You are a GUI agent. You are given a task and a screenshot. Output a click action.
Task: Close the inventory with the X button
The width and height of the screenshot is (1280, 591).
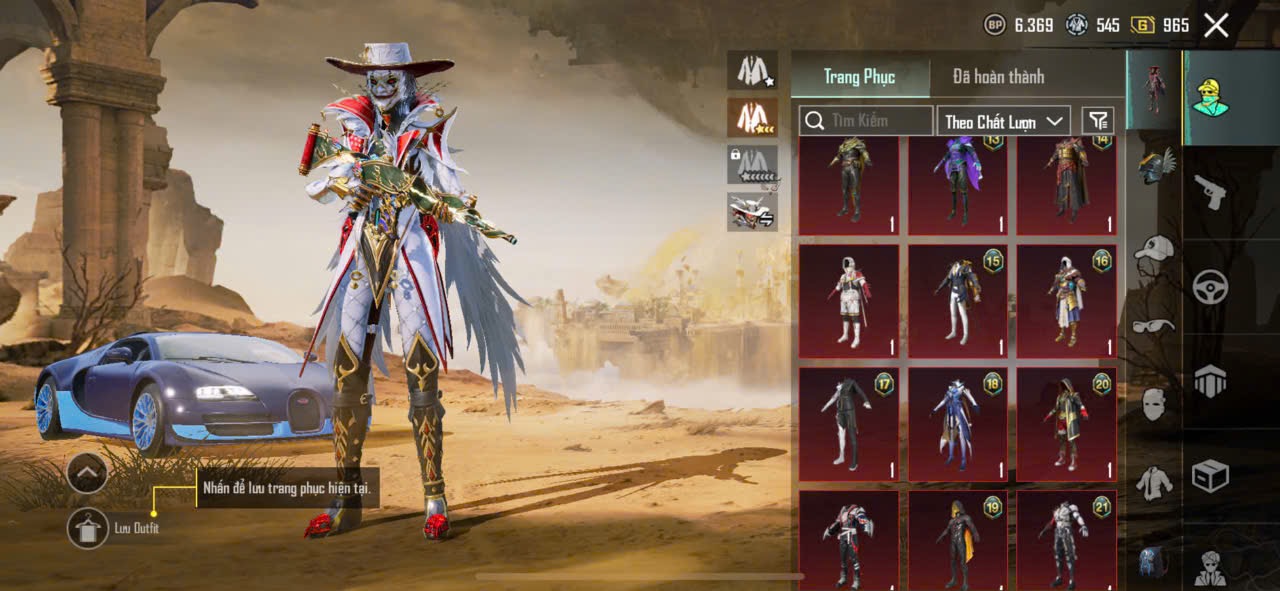pos(1216,25)
